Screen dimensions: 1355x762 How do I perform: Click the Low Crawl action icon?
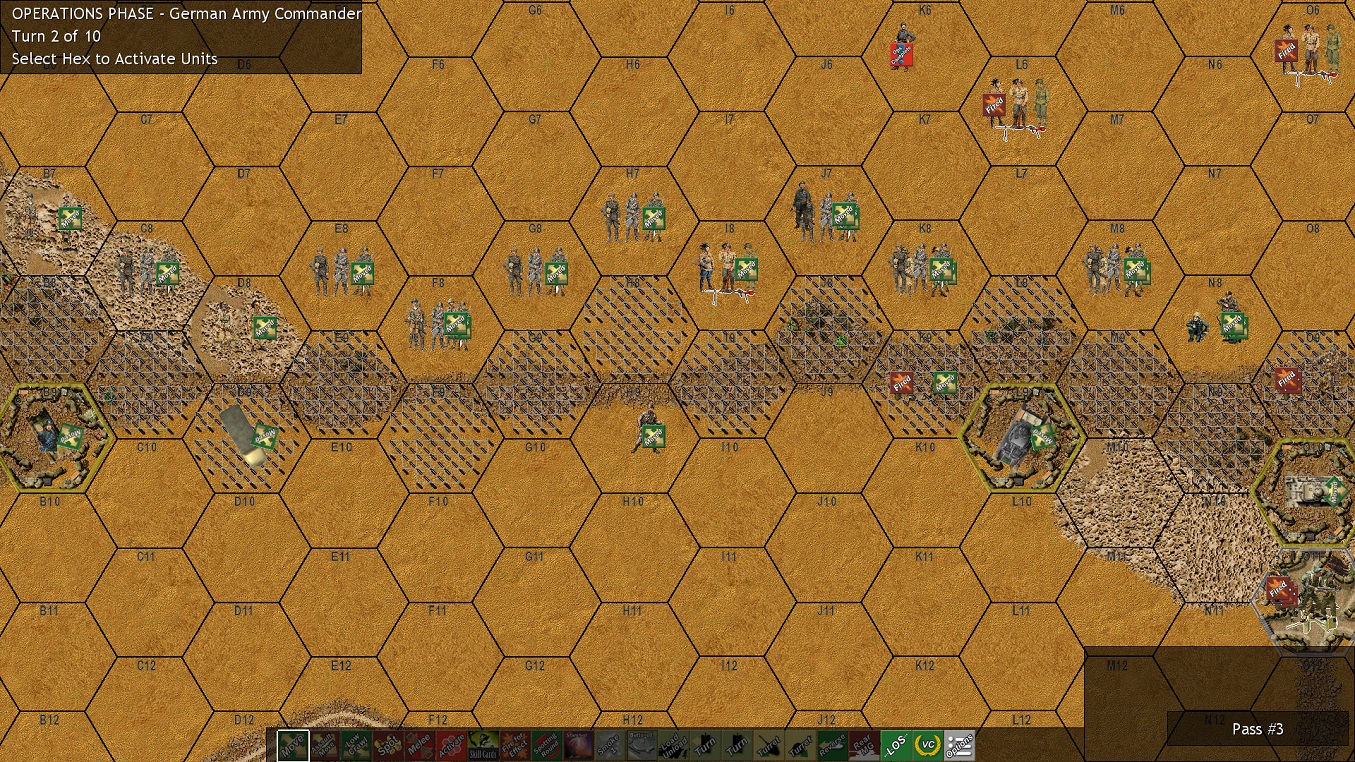click(354, 745)
